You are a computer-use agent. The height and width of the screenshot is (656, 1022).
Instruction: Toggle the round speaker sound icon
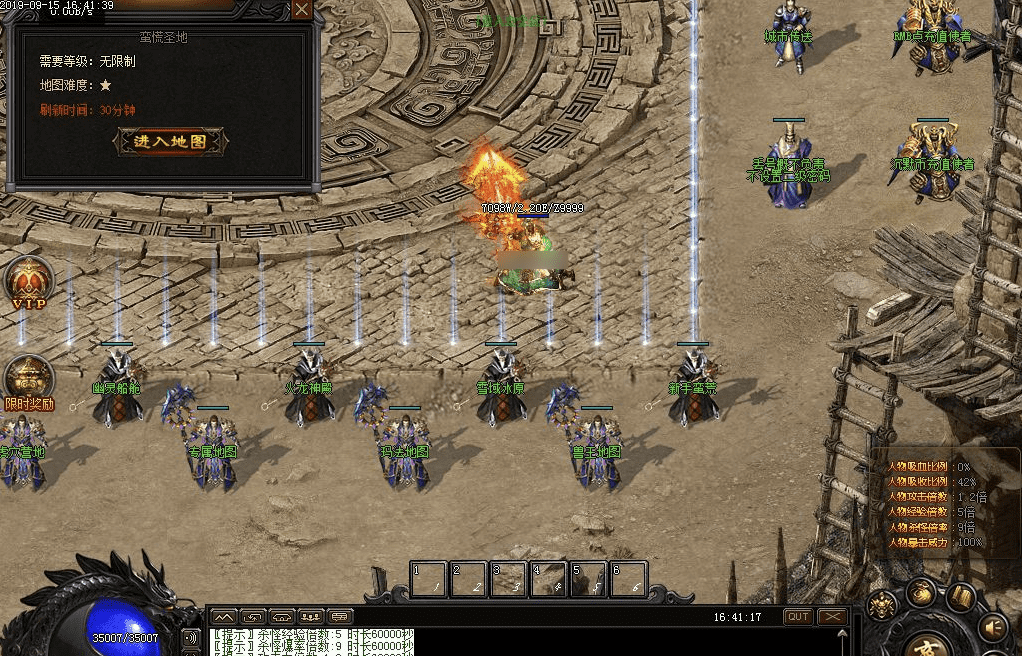[992, 627]
